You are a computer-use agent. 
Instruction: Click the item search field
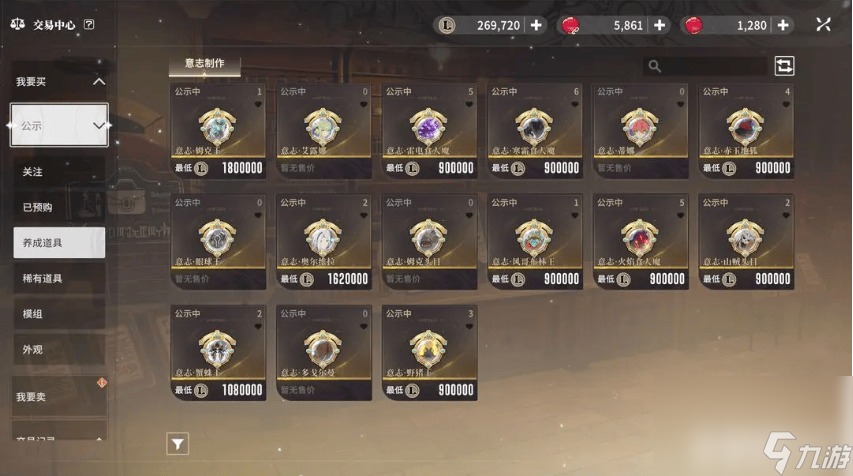(710, 66)
